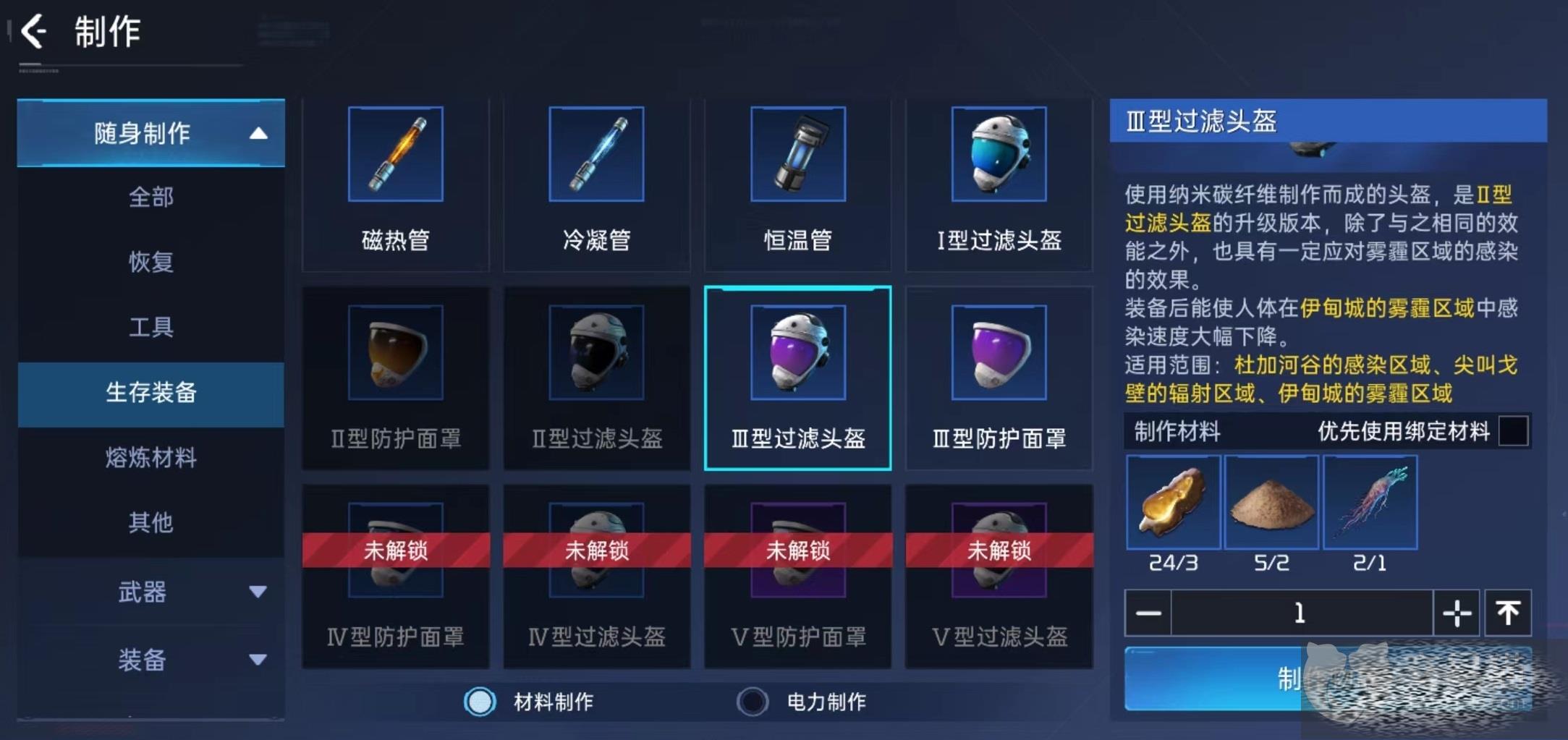This screenshot has height=740, width=1568.
Task: Decrease craft quantity with the minus button
Action: tap(1148, 613)
